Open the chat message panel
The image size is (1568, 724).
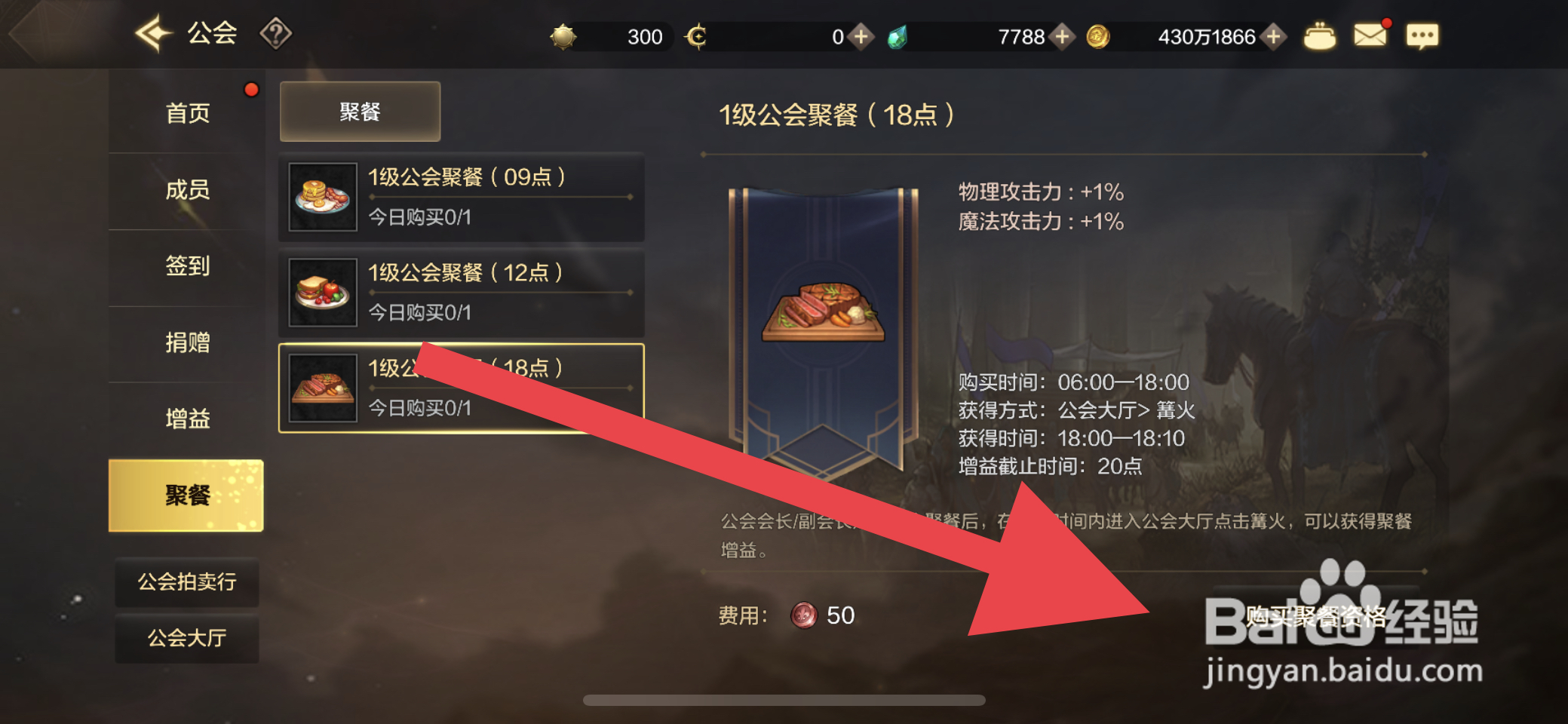coord(1422,35)
